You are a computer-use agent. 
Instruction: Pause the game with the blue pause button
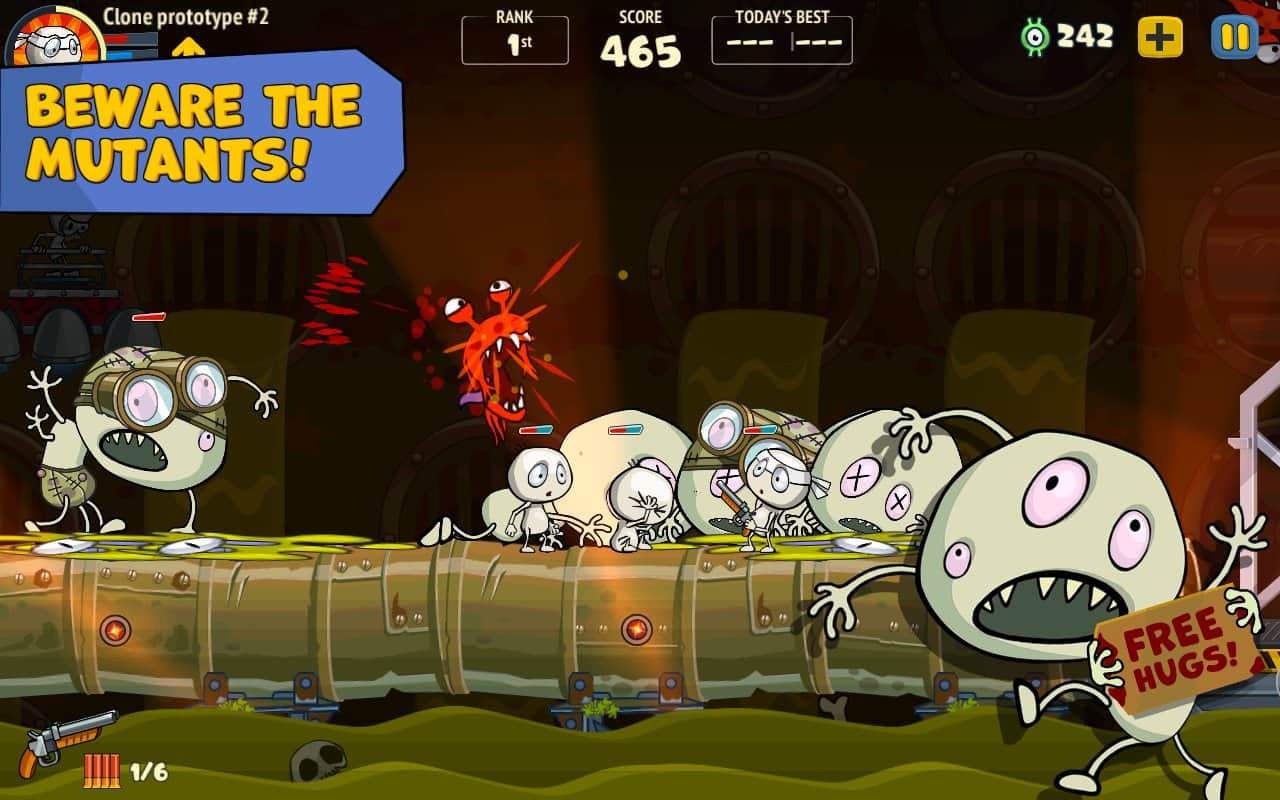point(1235,38)
